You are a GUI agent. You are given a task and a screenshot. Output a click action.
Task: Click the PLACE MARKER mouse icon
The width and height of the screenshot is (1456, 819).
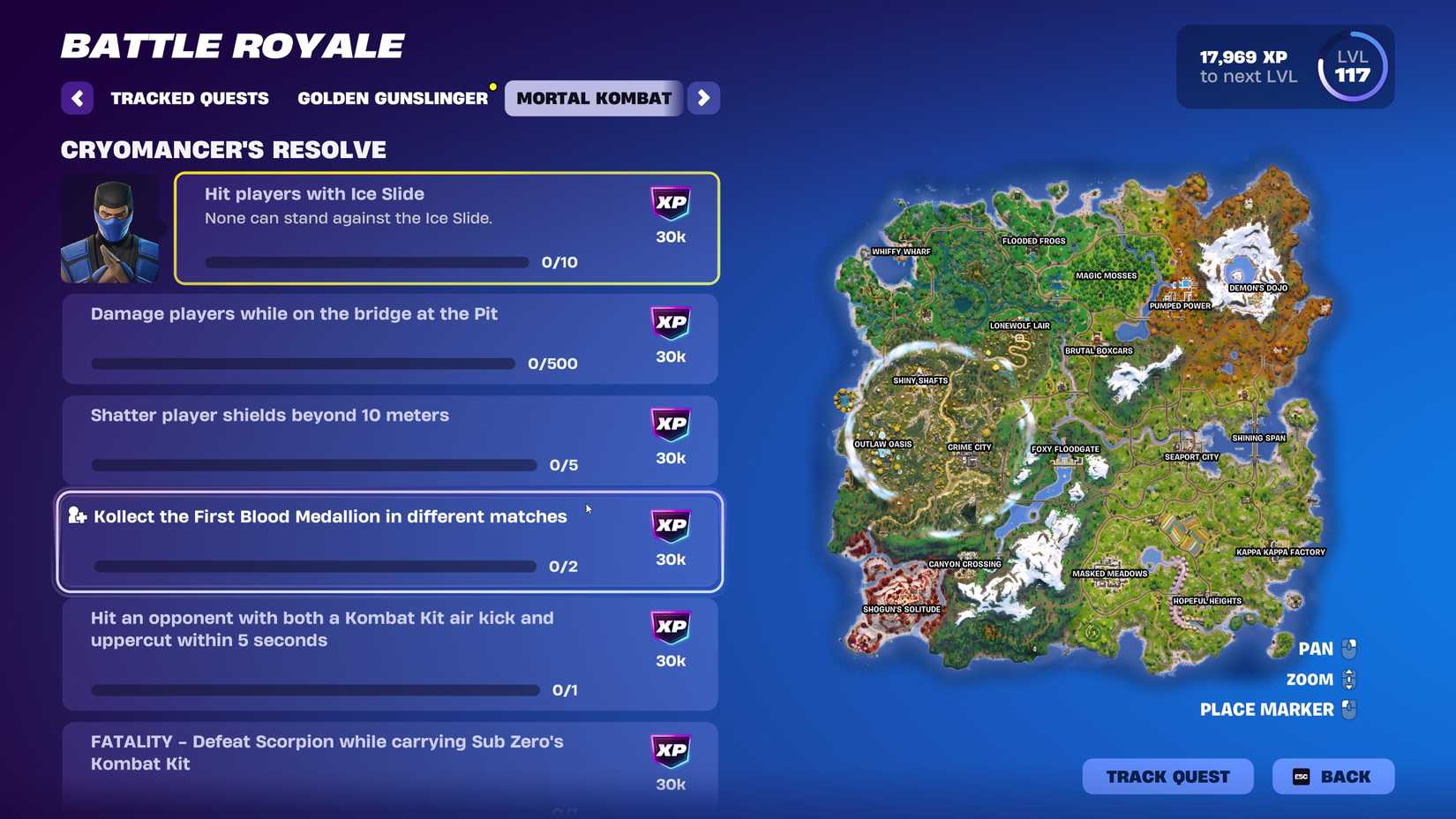point(1348,710)
